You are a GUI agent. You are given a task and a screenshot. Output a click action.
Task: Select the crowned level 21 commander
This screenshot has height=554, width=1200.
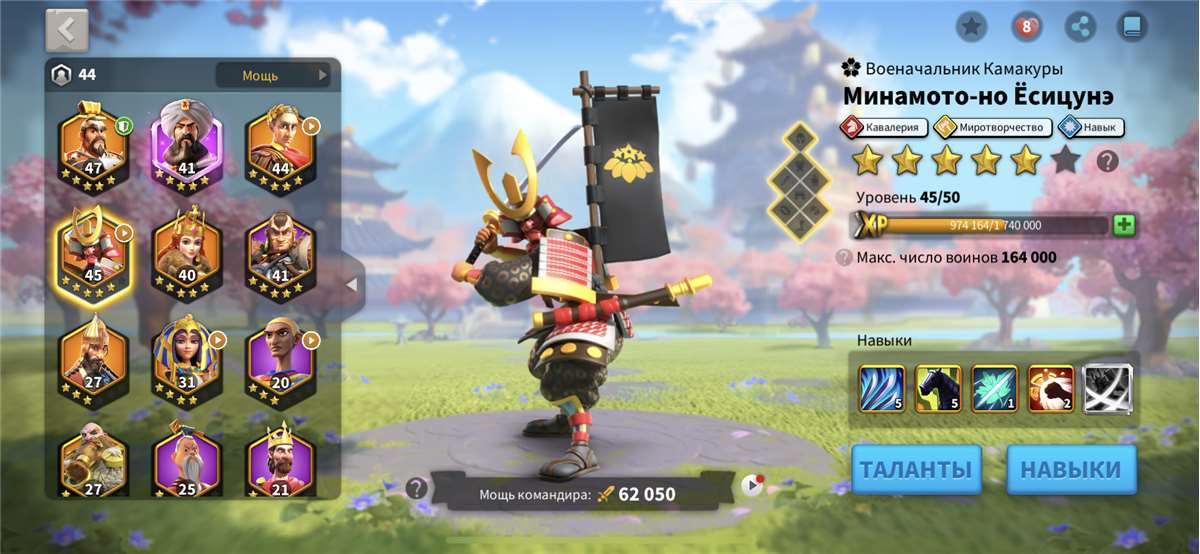point(280,464)
